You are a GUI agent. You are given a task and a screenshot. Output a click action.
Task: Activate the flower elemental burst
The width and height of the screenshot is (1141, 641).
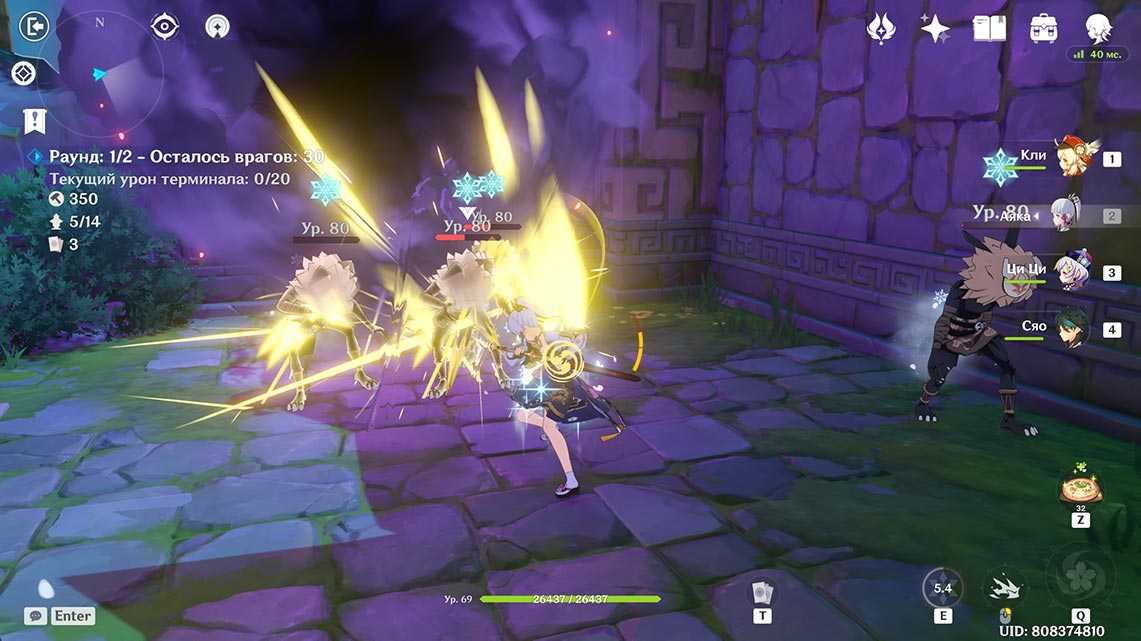(x=1080, y=576)
